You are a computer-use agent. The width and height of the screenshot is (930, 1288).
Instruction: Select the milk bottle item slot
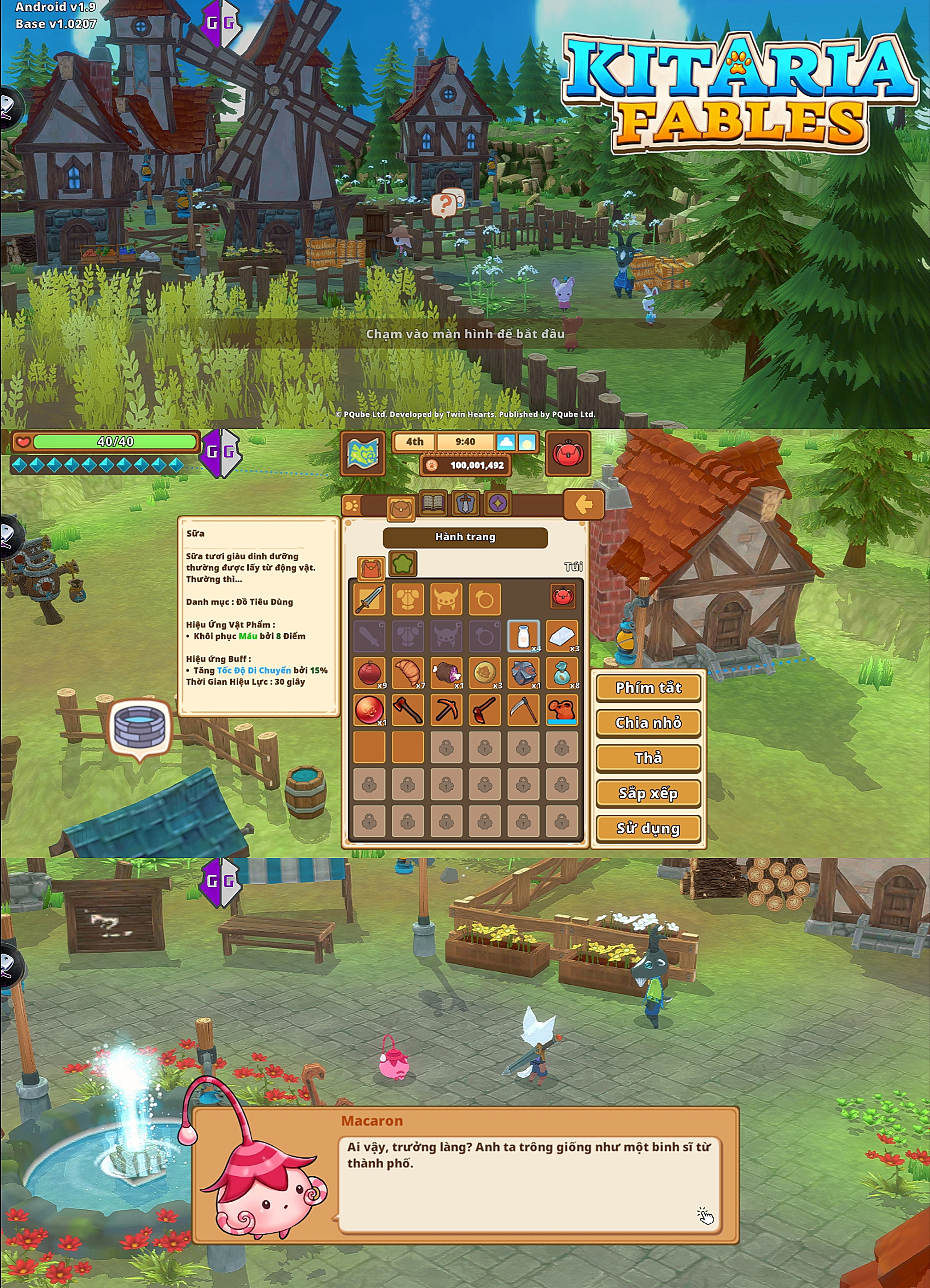(x=522, y=635)
